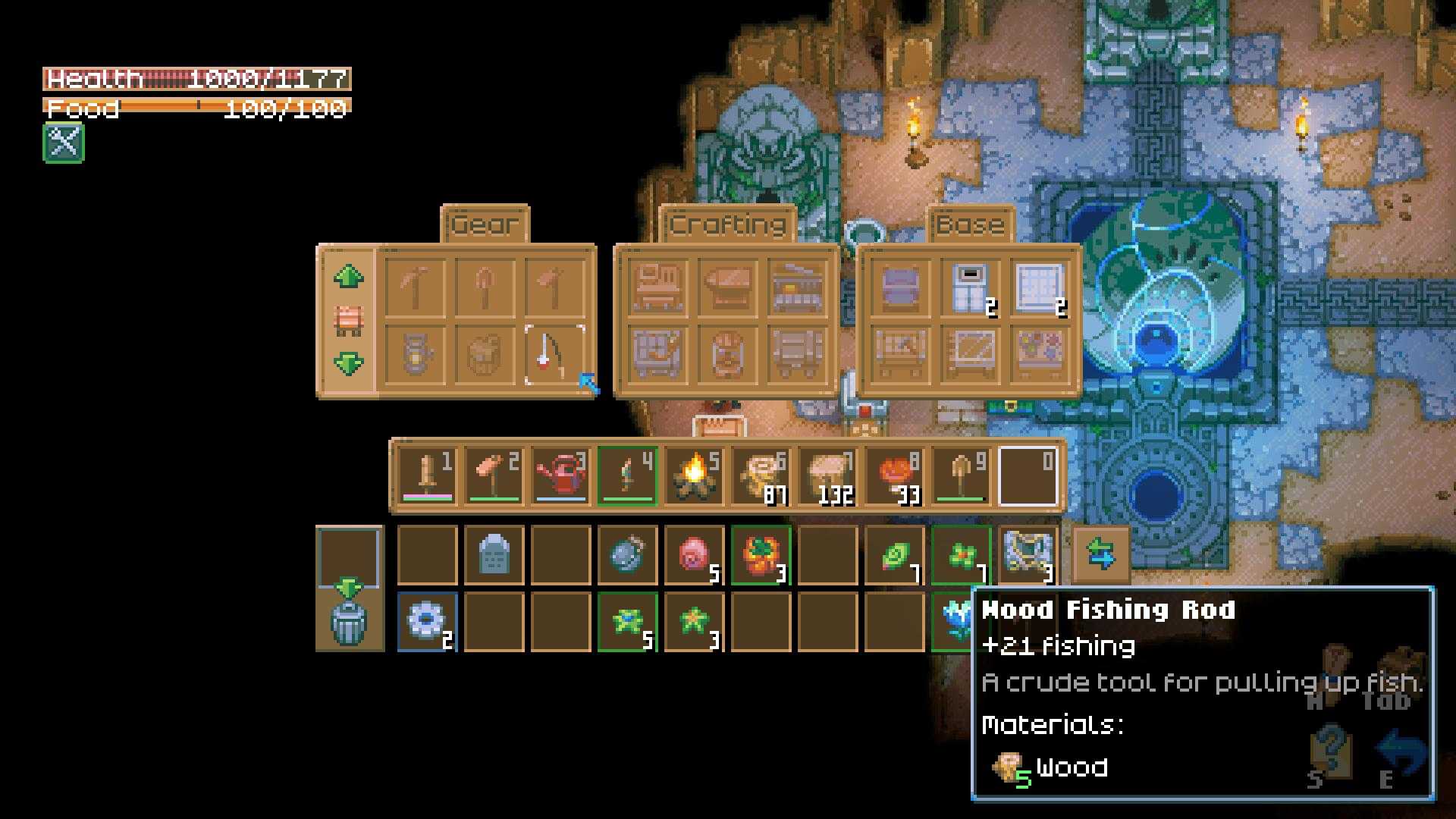Select the red watering can hotbar slot

(561, 476)
